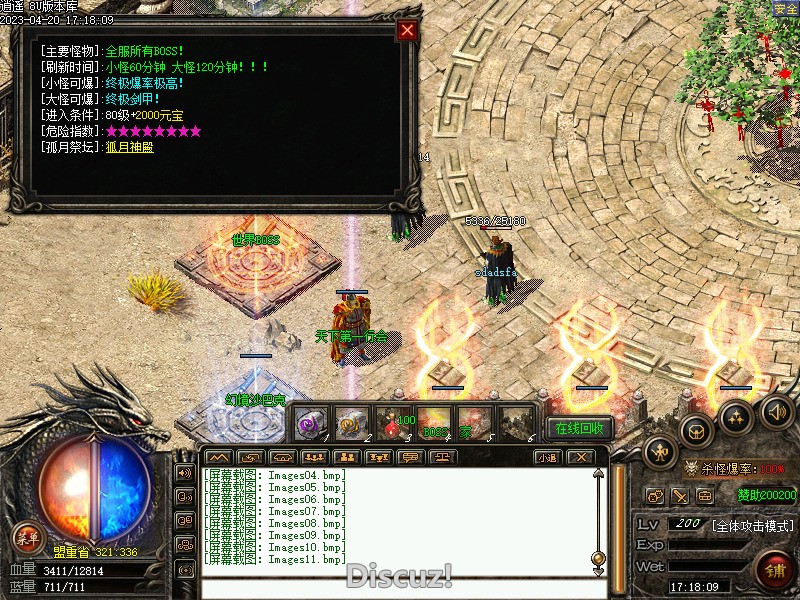Select the BOSS item in hotbar slot 4
Viewport: 800px width, 600px height.
click(434, 423)
